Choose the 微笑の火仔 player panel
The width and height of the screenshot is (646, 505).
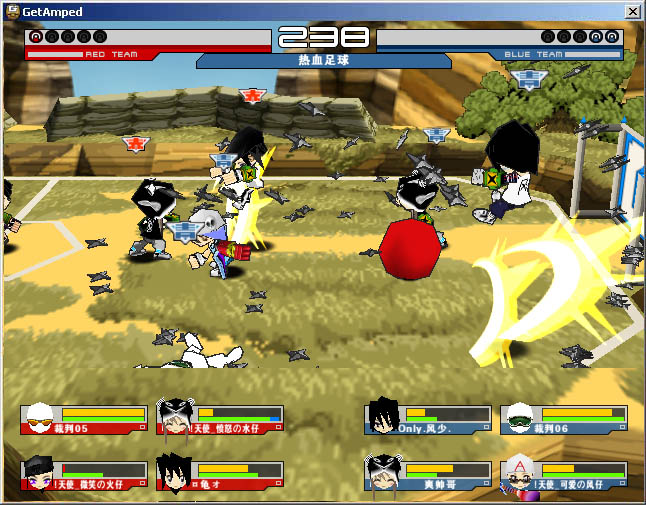[84, 476]
